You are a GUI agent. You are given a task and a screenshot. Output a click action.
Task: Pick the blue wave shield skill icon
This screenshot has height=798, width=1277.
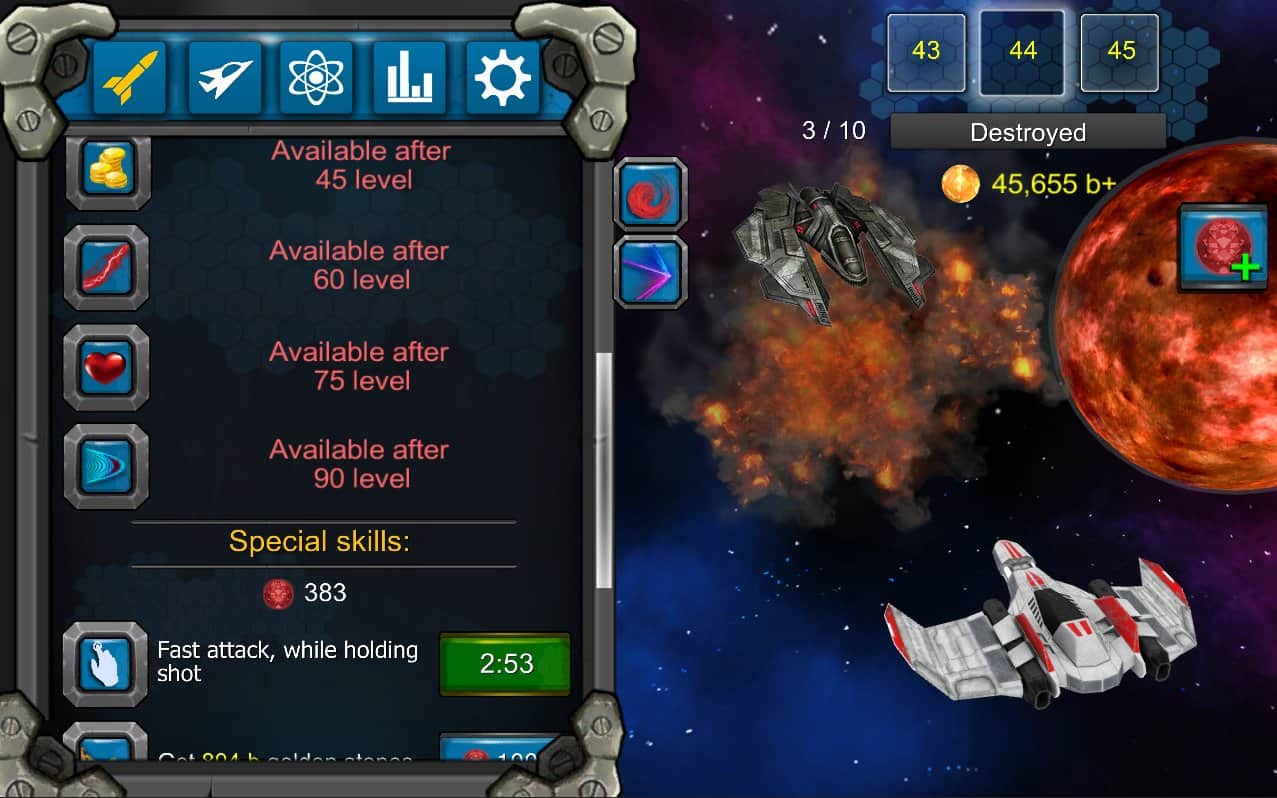coord(107,465)
